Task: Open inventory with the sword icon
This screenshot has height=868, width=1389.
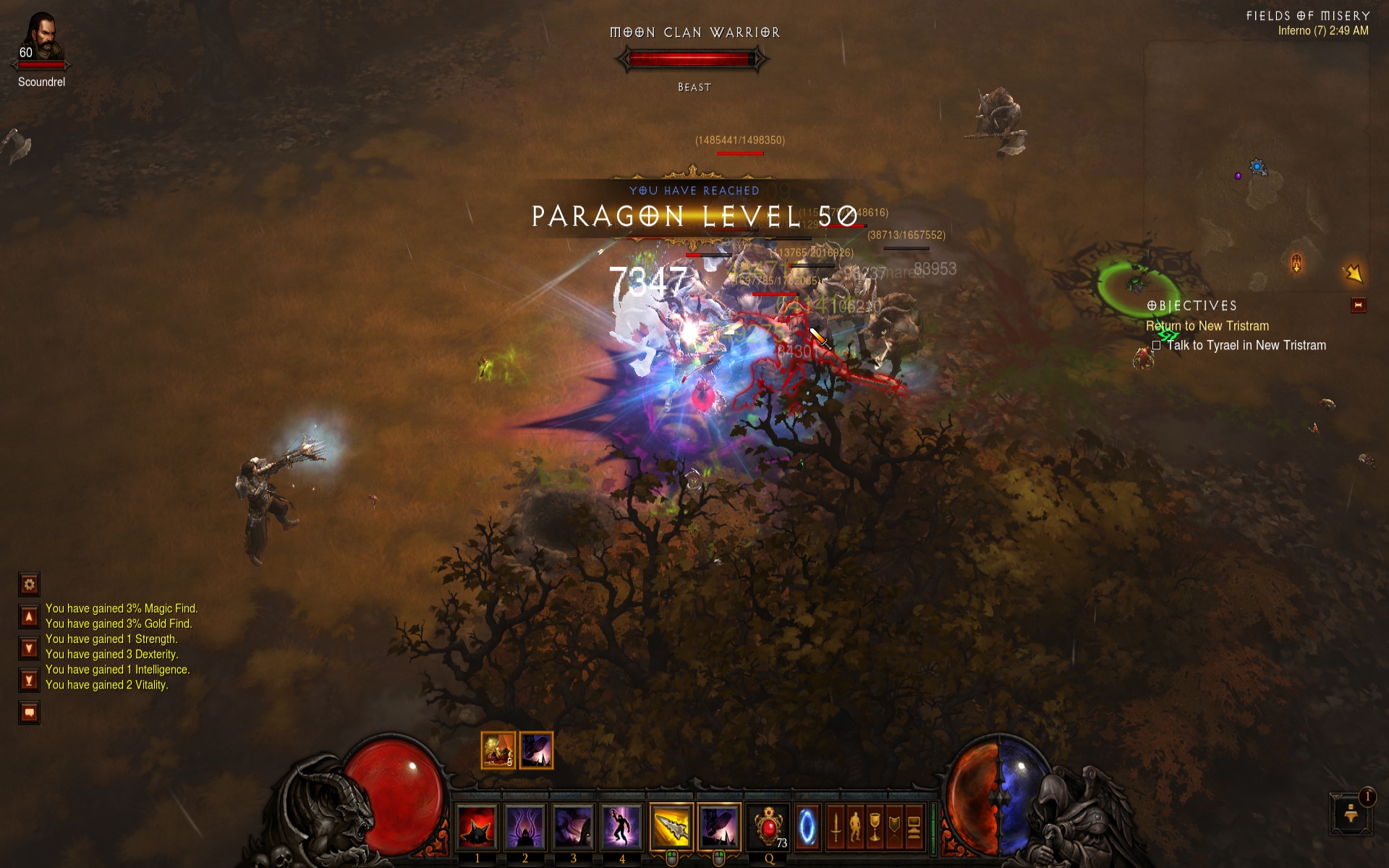Action: 836,827
